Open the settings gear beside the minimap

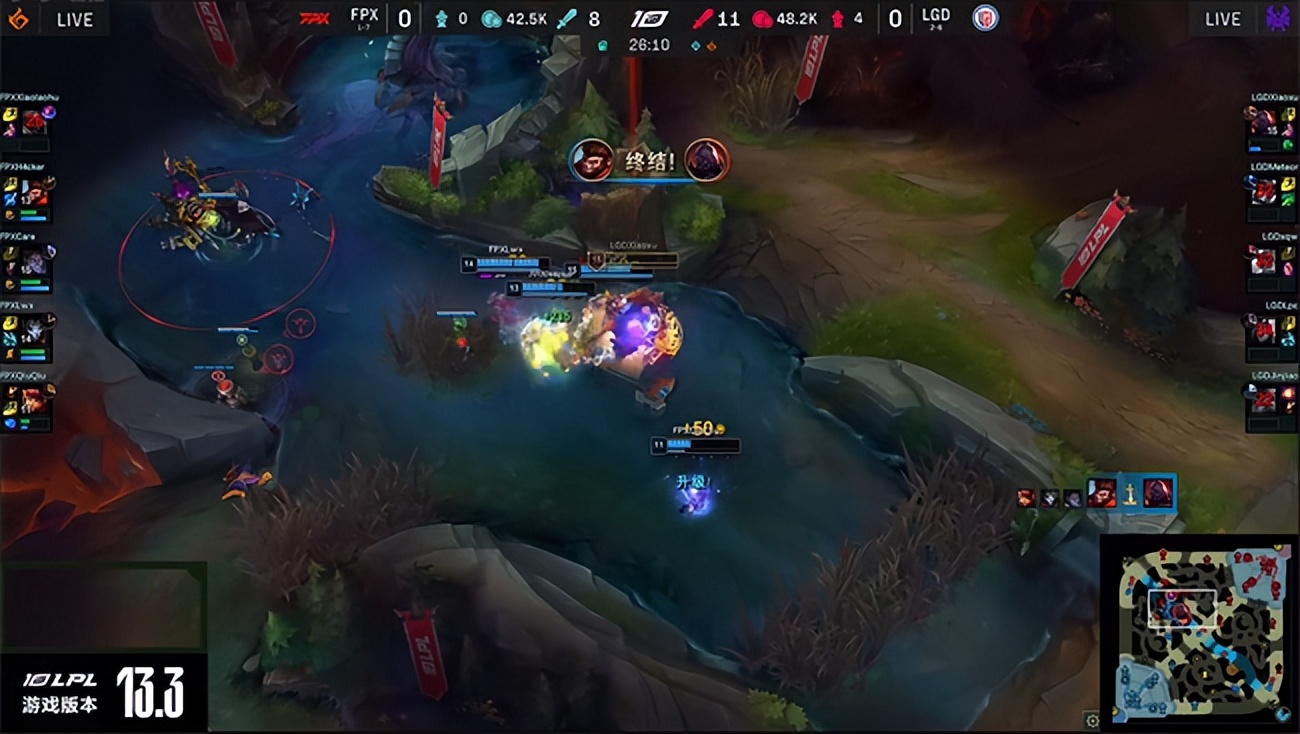pyautogui.click(x=1092, y=719)
